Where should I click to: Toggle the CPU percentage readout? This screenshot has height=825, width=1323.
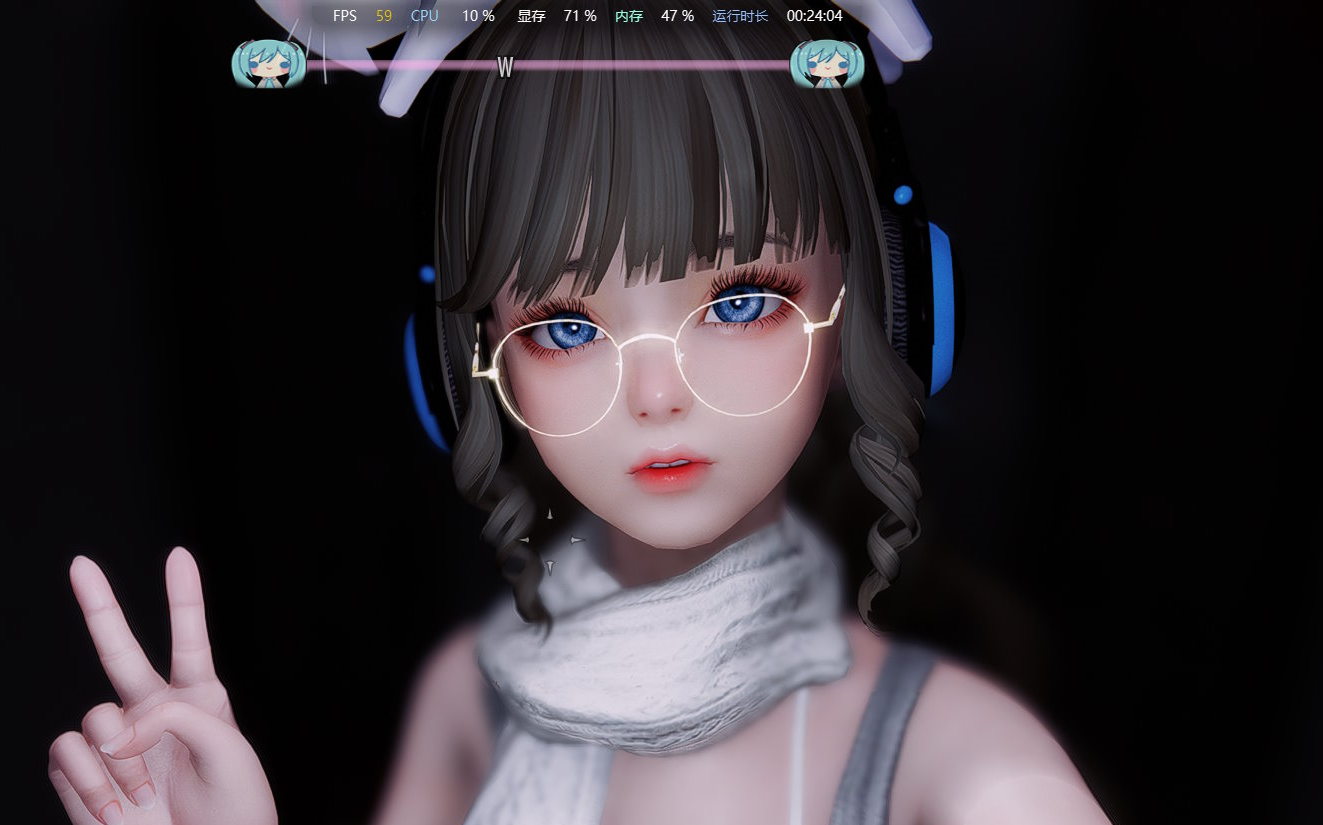coord(478,15)
